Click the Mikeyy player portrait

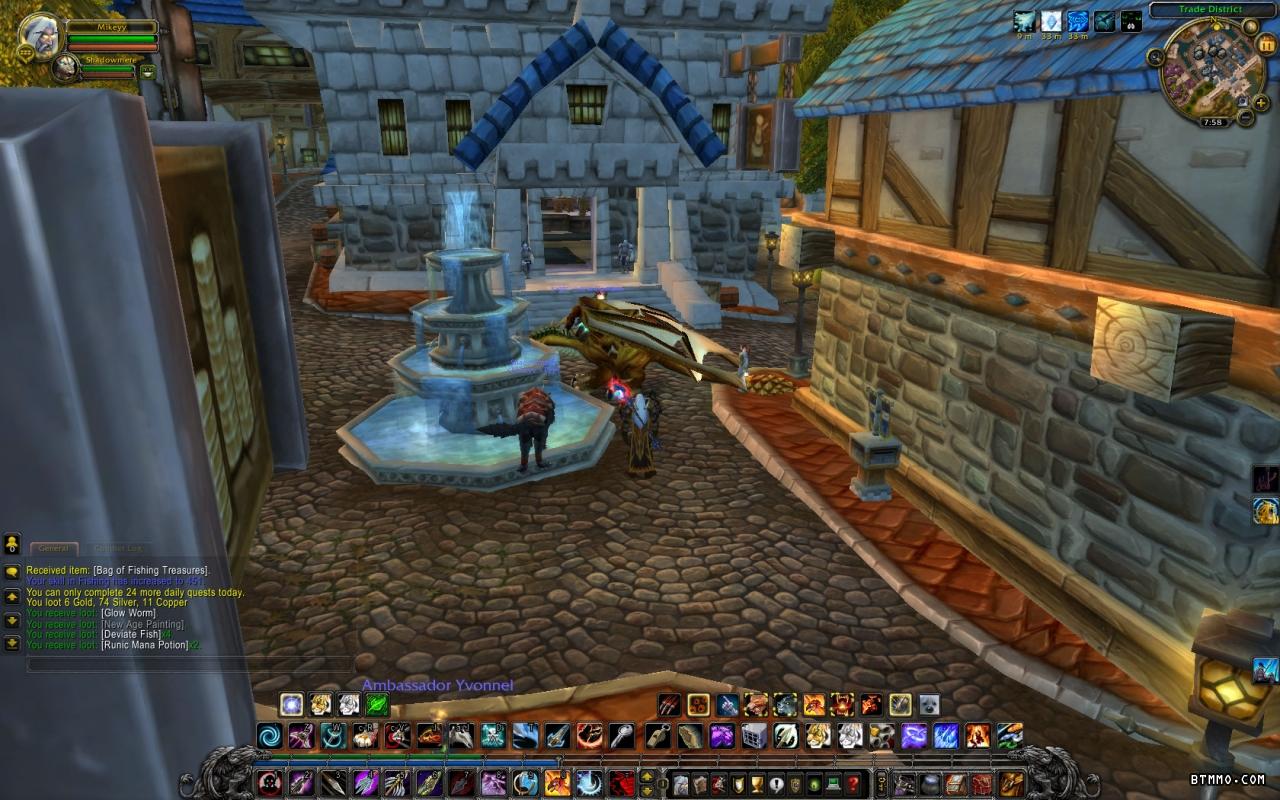pos(39,35)
